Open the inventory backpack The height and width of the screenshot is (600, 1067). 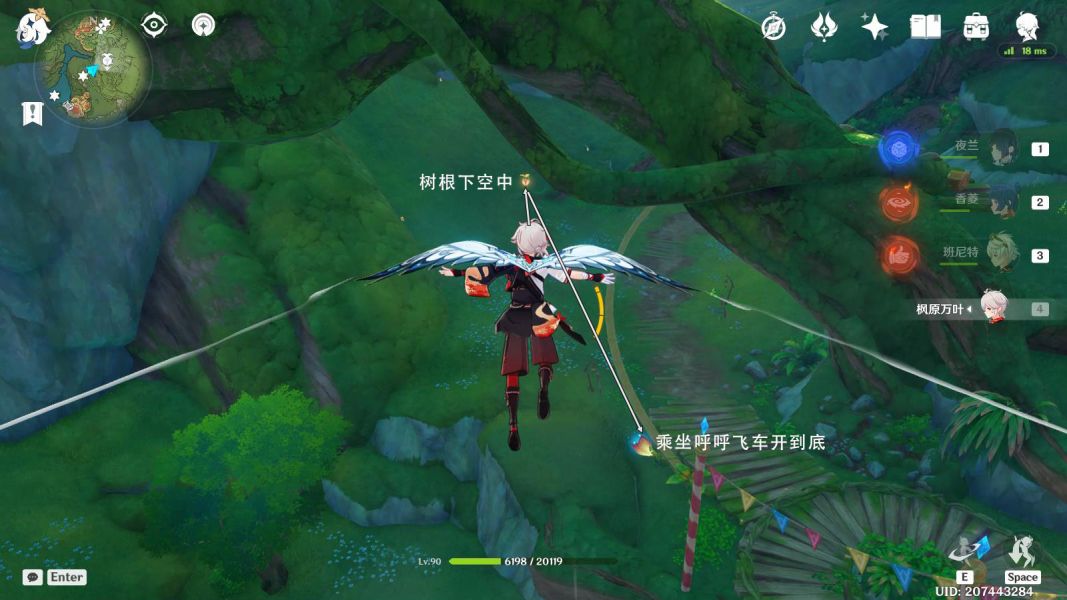click(x=976, y=27)
